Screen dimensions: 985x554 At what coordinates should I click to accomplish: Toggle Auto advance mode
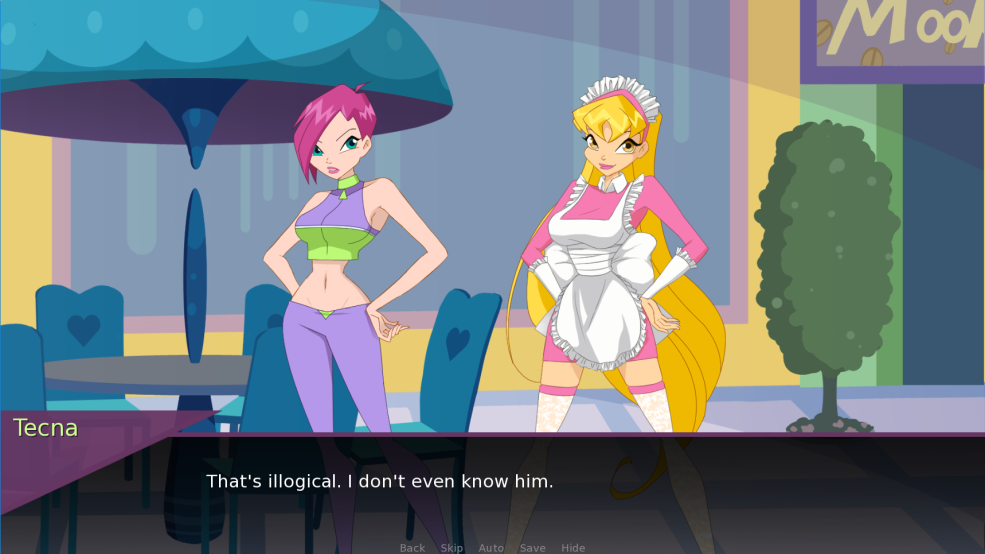pyautogui.click(x=491, y=548)
